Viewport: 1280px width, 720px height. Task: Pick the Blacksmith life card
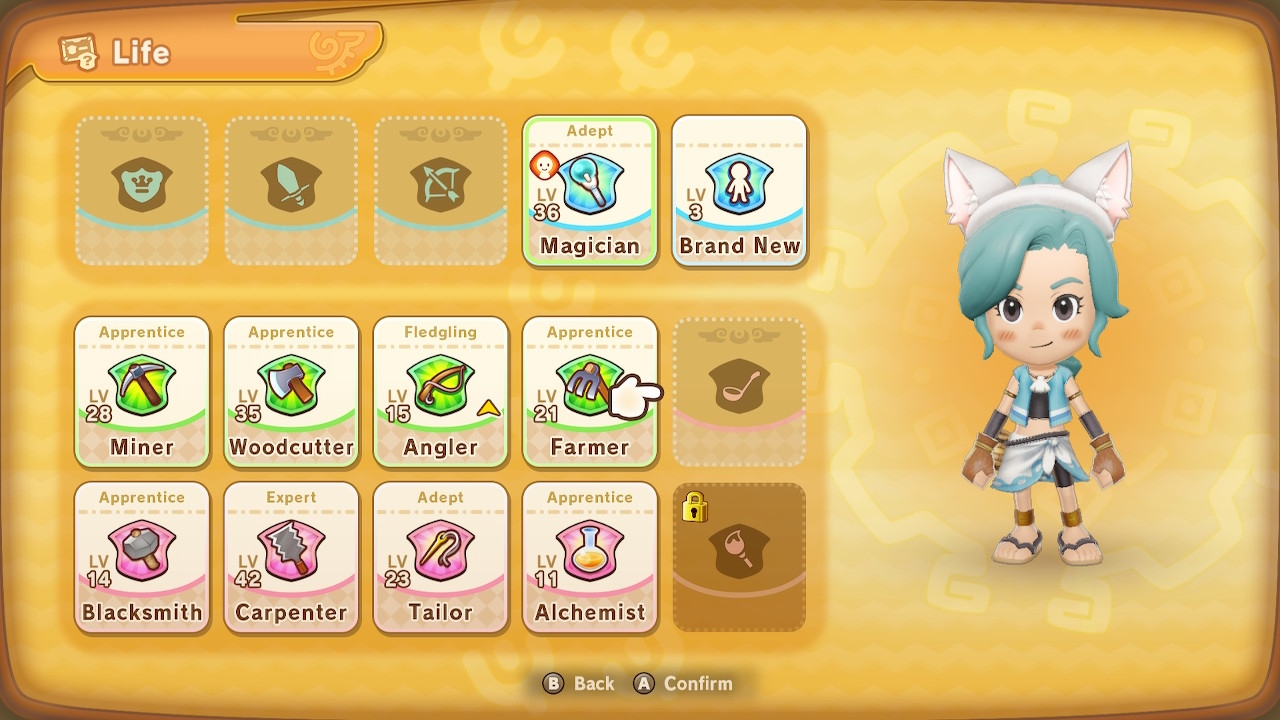click(142, 557)
